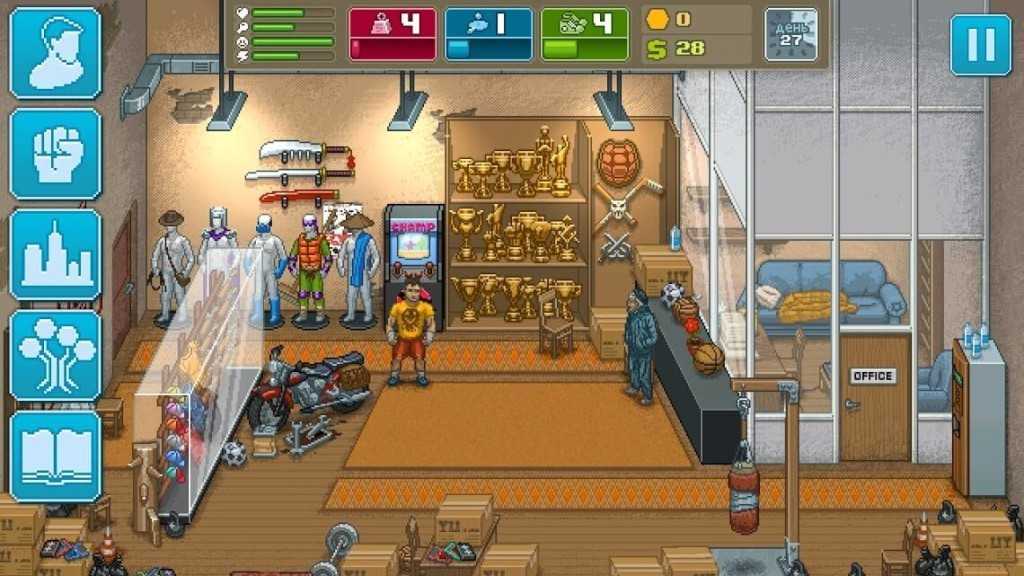Open the book journal button
The width and height of the screenshot is (1024, 576).
click(55, 456)
